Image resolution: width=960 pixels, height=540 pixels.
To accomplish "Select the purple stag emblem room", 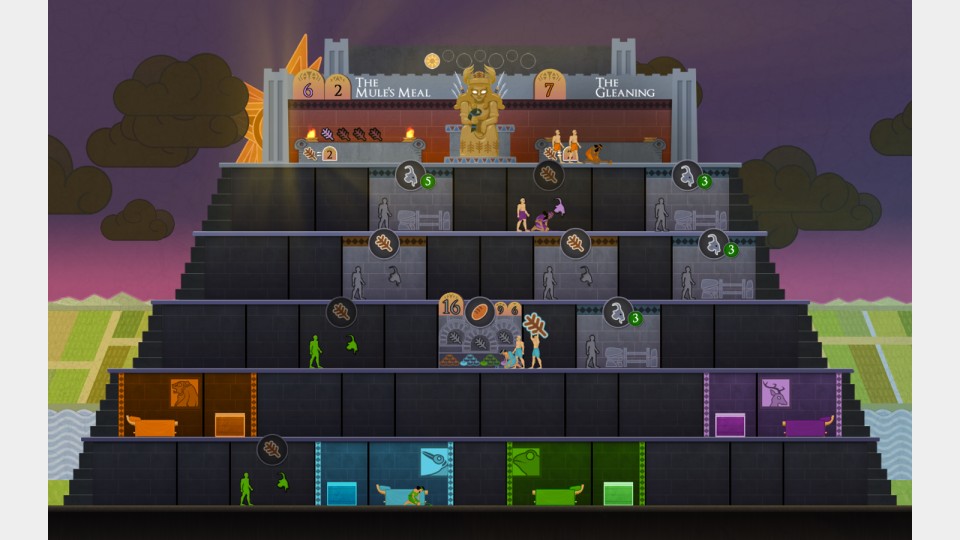I will (775, 393).
